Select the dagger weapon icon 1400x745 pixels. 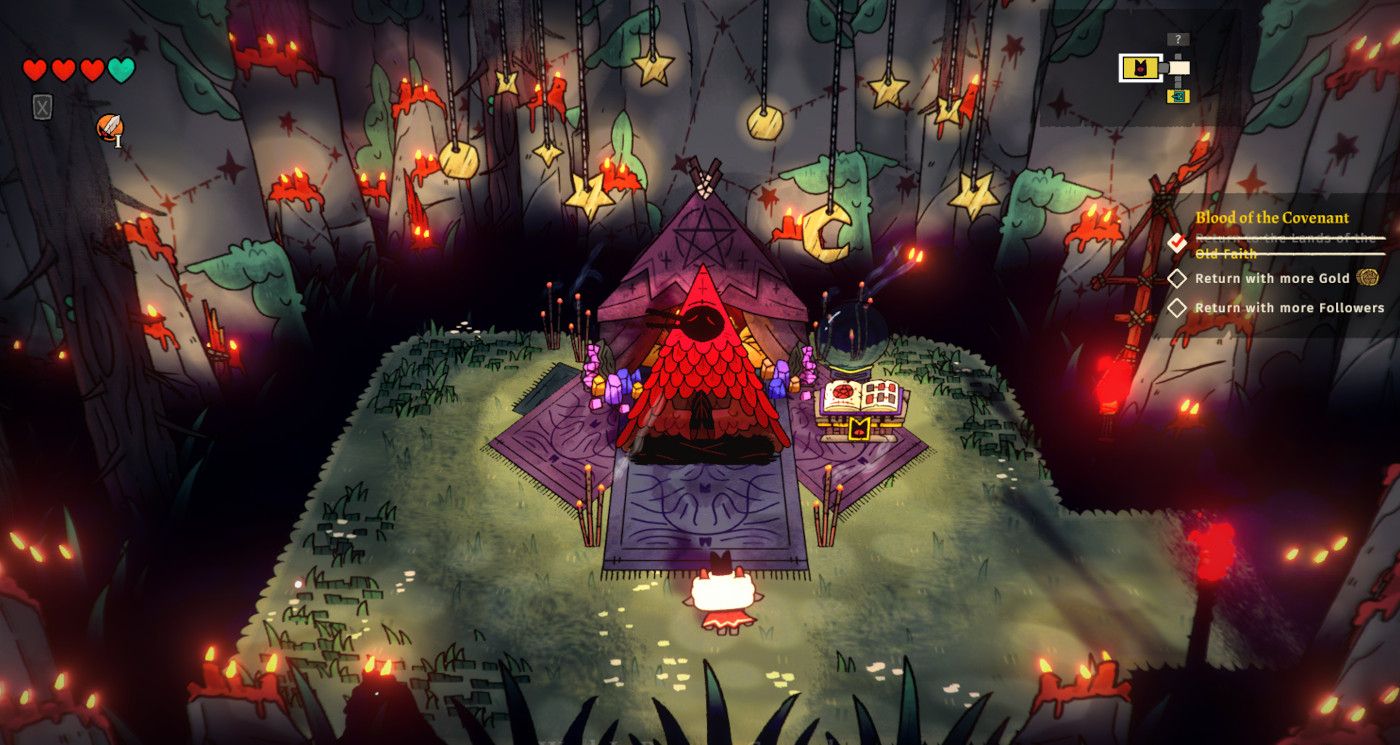coord(109,128)
